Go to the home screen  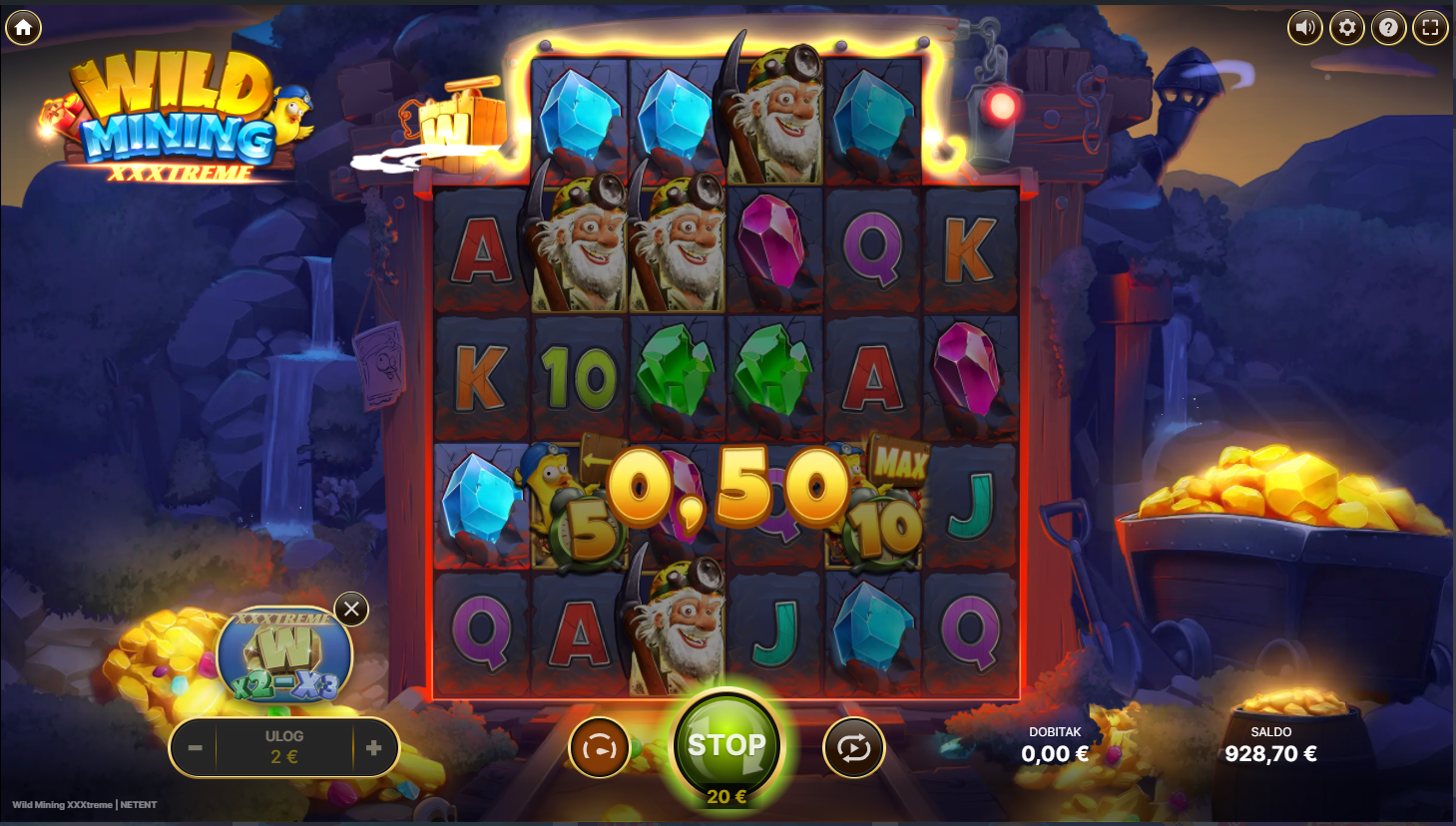pyautogui.click(x=24, y=28)
